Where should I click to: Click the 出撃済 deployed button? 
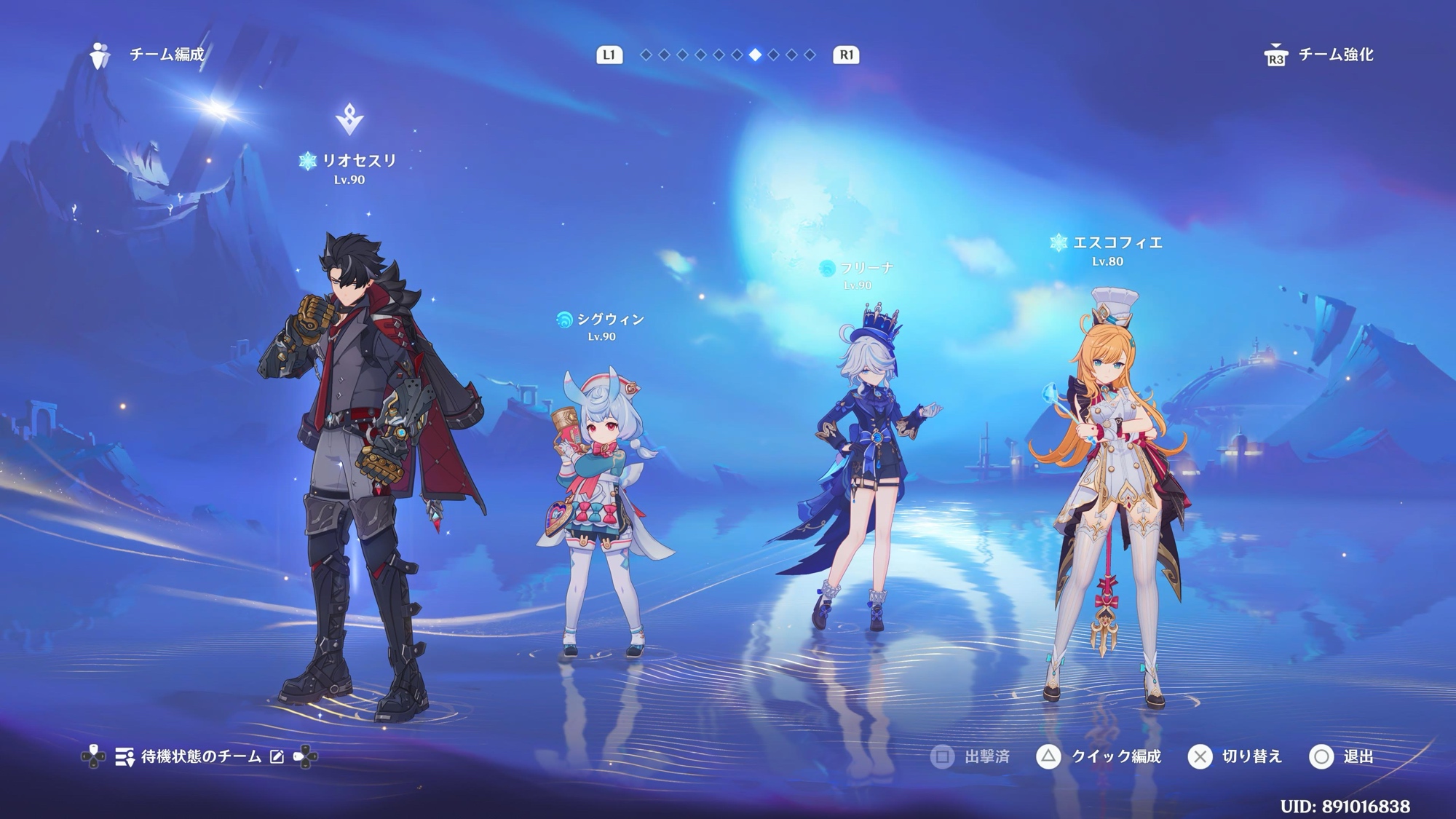pos(970,757)
